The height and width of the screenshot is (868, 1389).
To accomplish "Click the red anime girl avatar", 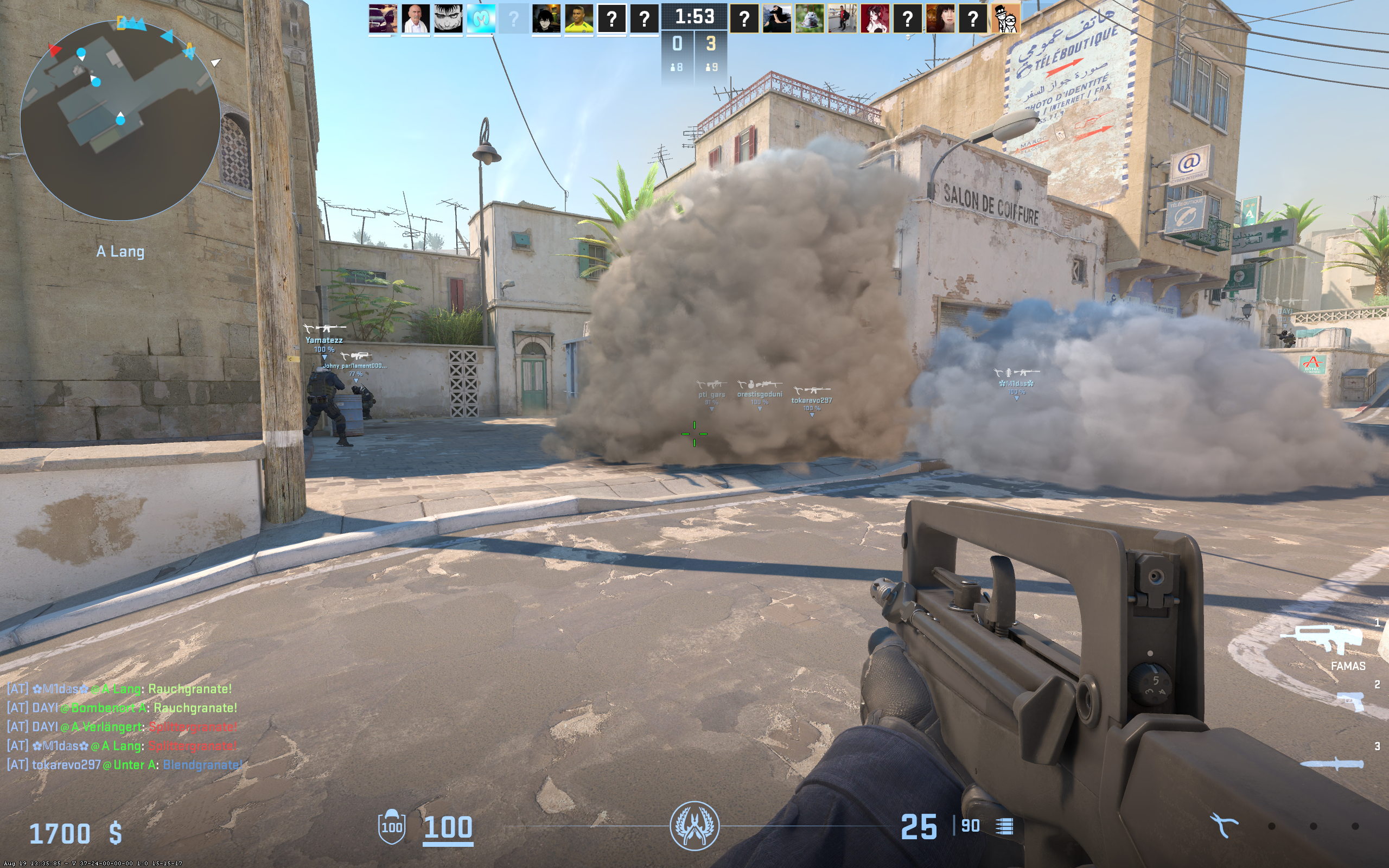I will [x=875, y=19].
